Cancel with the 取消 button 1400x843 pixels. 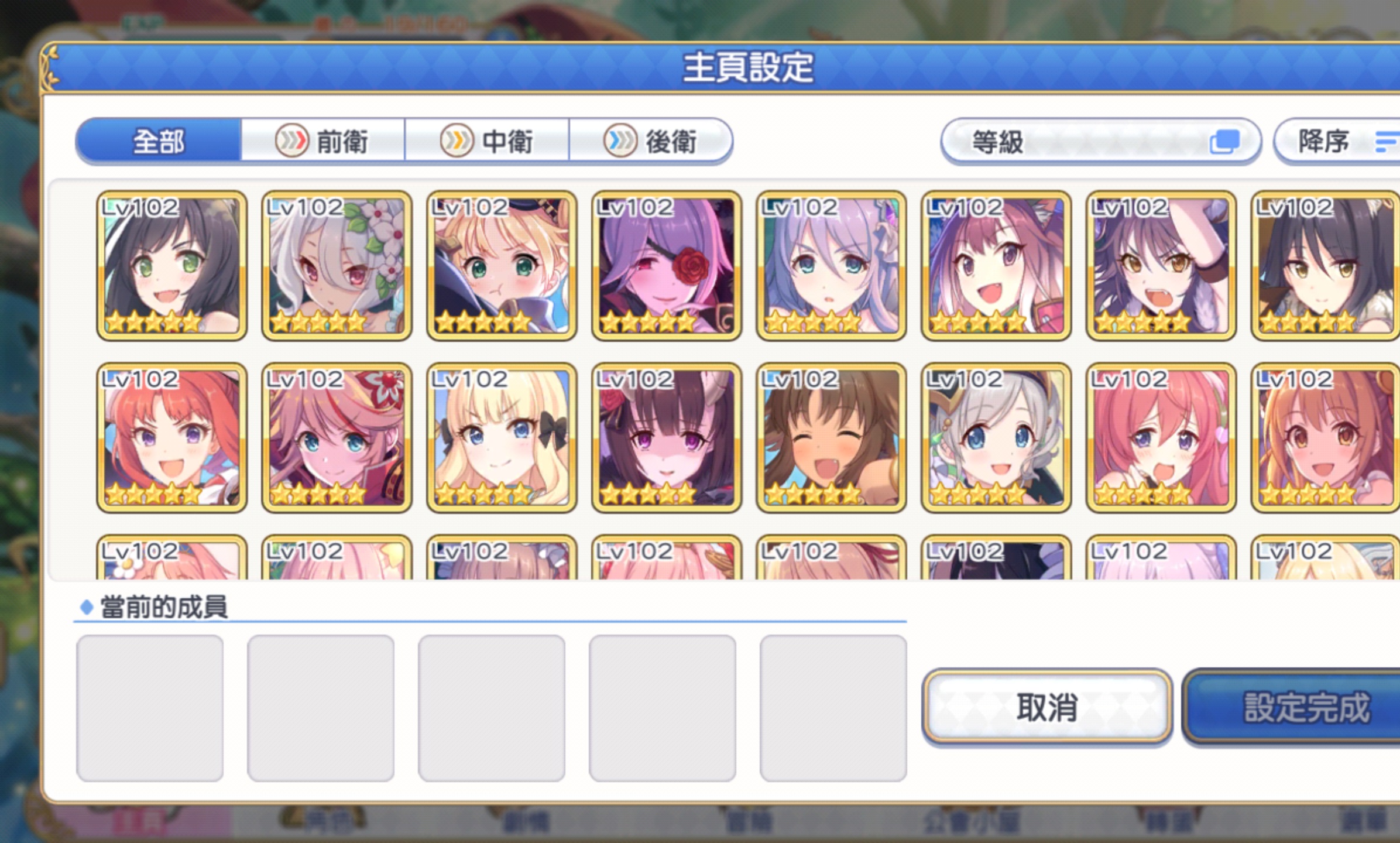coord(1046,707)
